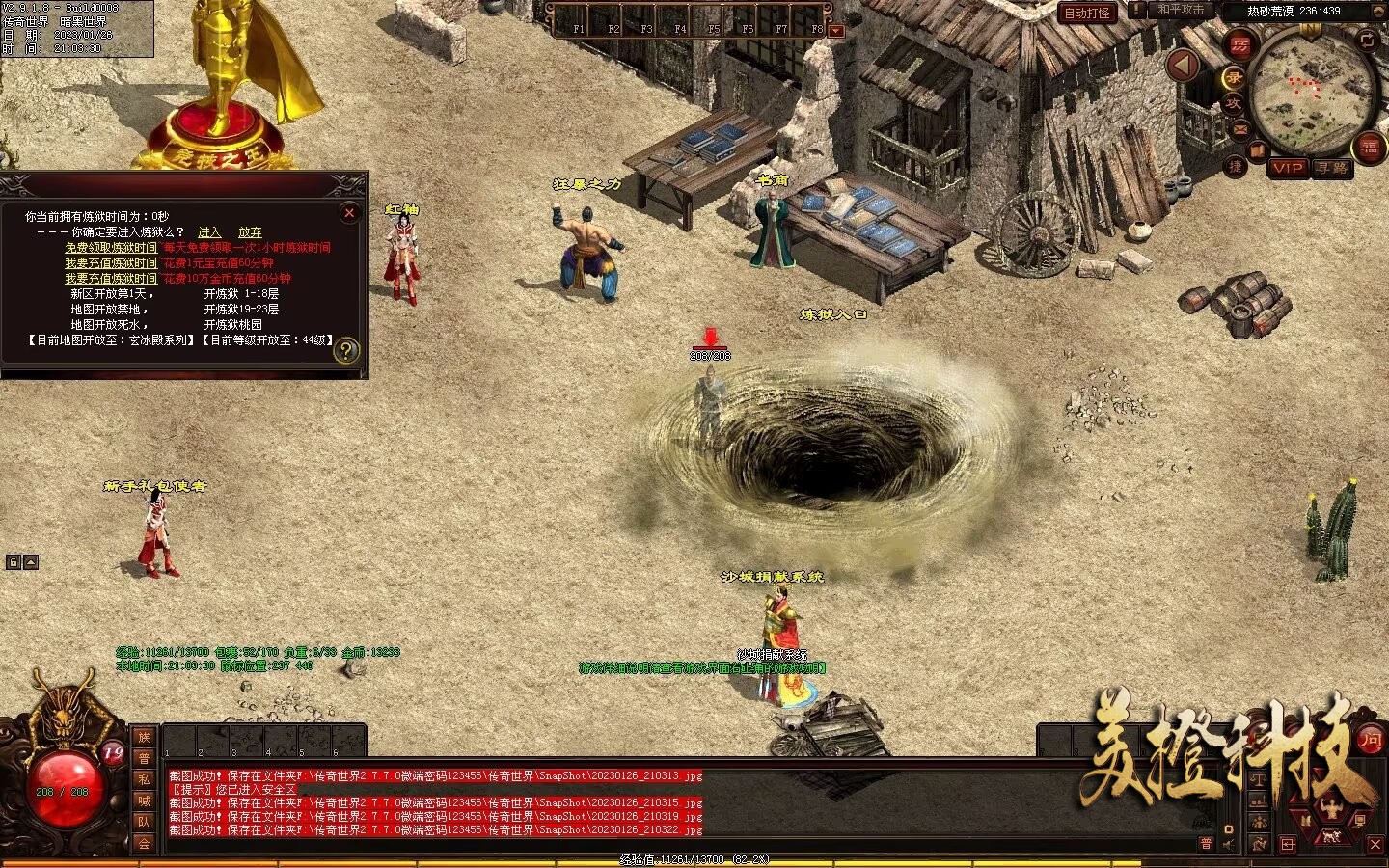The image size is (1389, 868).
Task: Claim the free purgatory time (免费领取炼狱时间)
Action: point(110,248)
